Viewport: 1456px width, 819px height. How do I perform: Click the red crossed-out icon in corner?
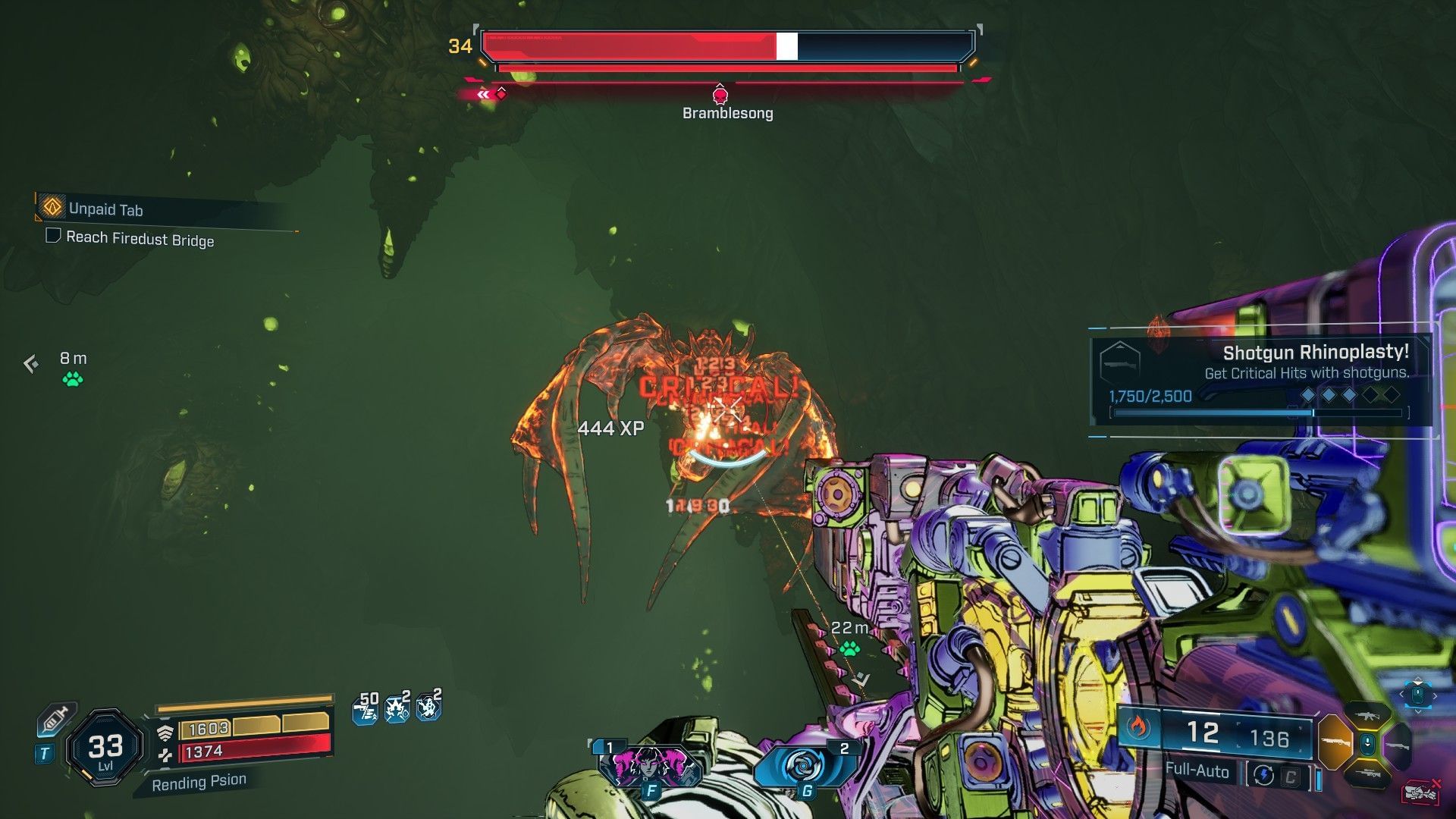1422,792
